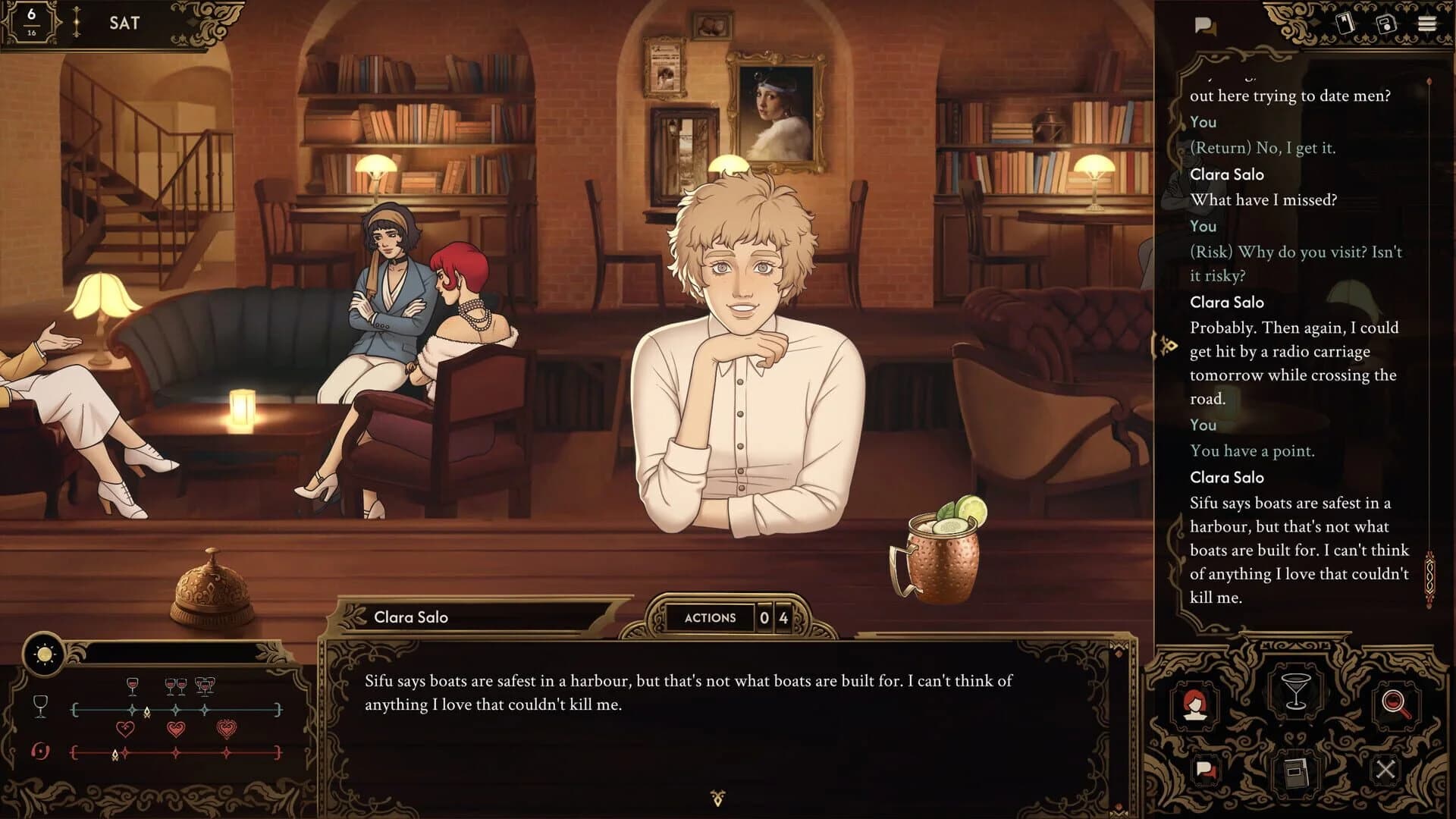The width and height of the screenshot is (1456, 819).
Task: Toggle the dialogue log with the chat bubble icon
Action: (x=1206, y=24)
